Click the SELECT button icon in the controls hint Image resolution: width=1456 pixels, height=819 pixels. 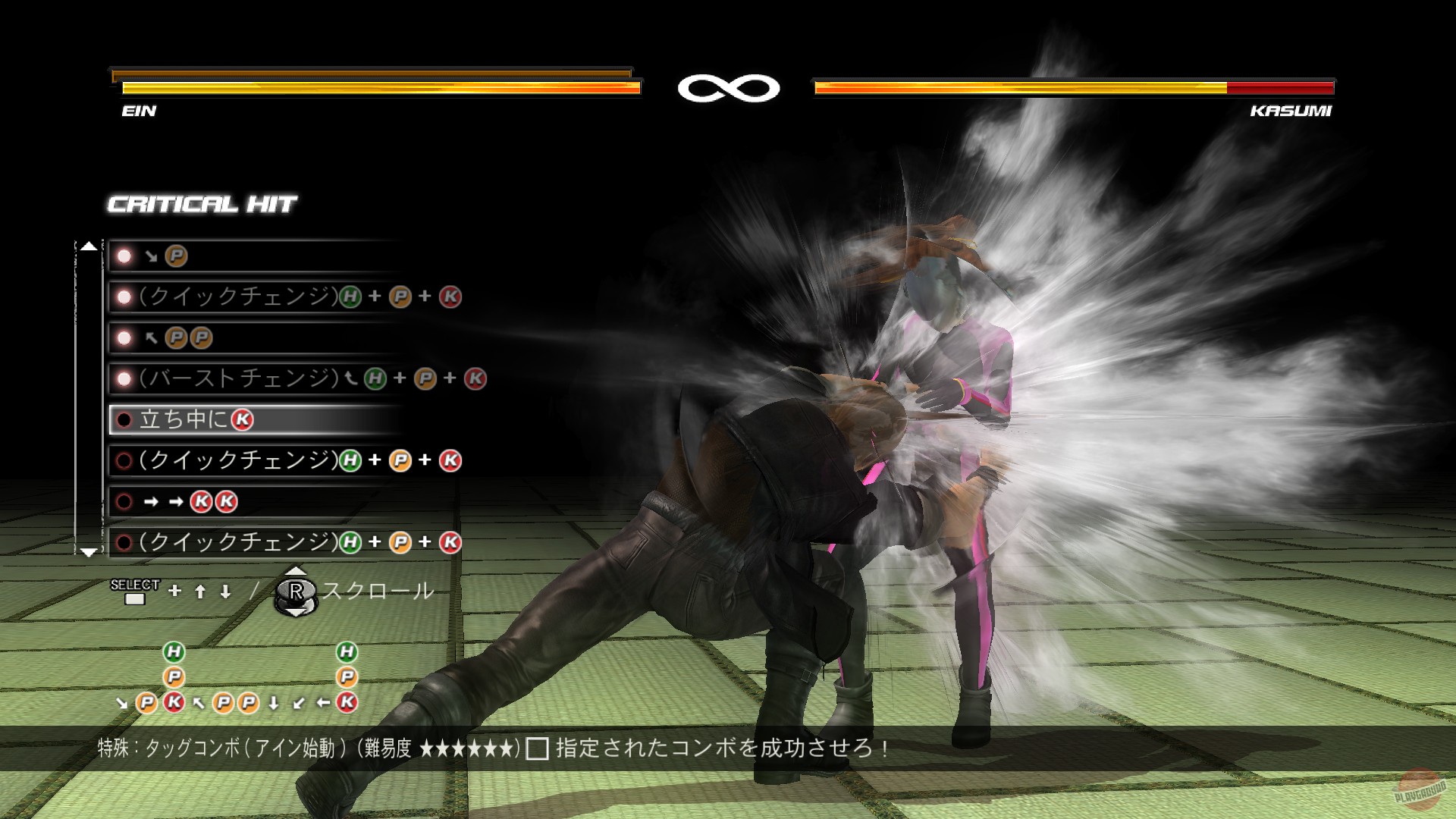[133, 599]
